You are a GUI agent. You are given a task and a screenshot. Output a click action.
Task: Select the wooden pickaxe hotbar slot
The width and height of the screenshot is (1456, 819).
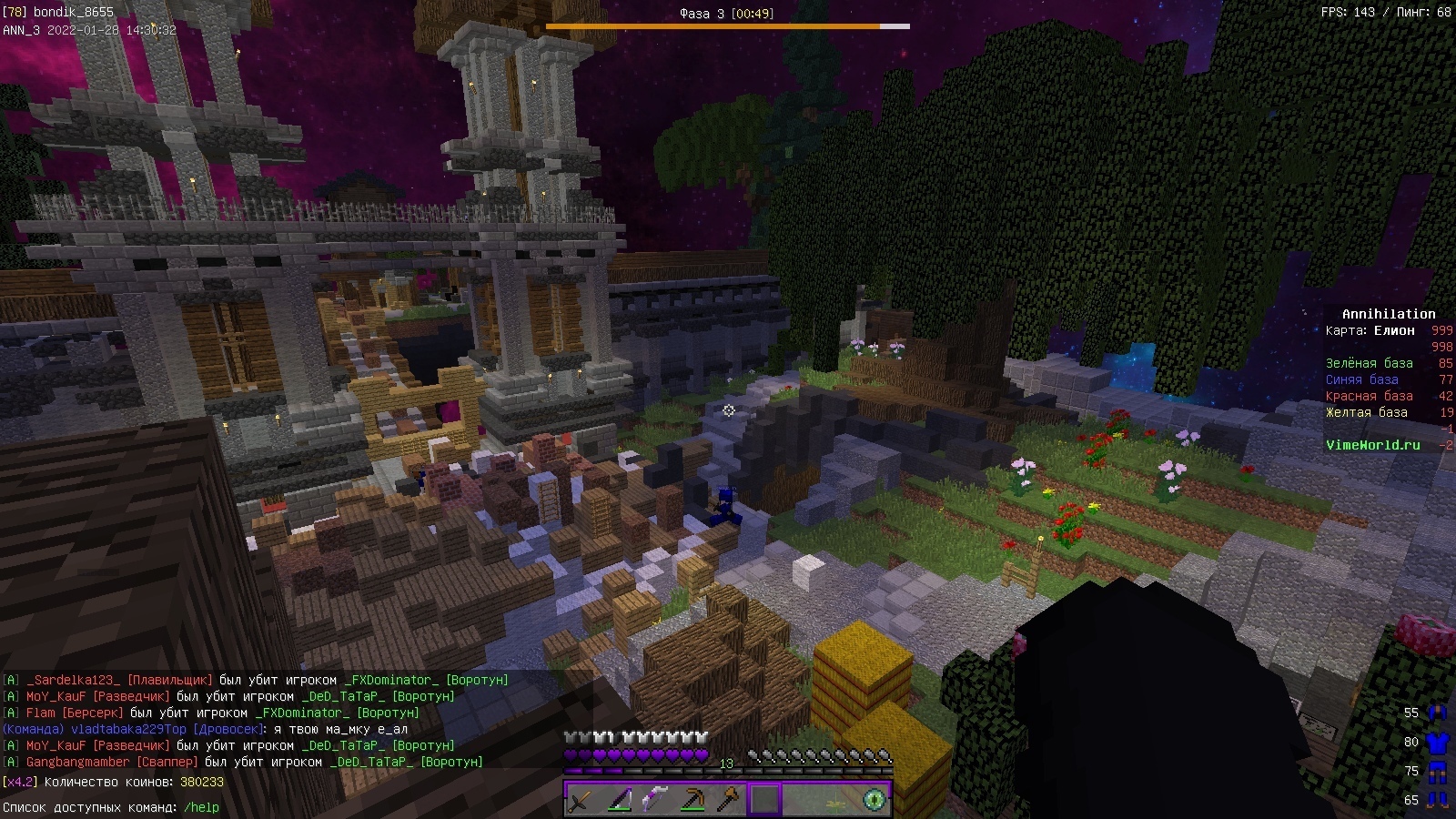click(x=693, y=800)
